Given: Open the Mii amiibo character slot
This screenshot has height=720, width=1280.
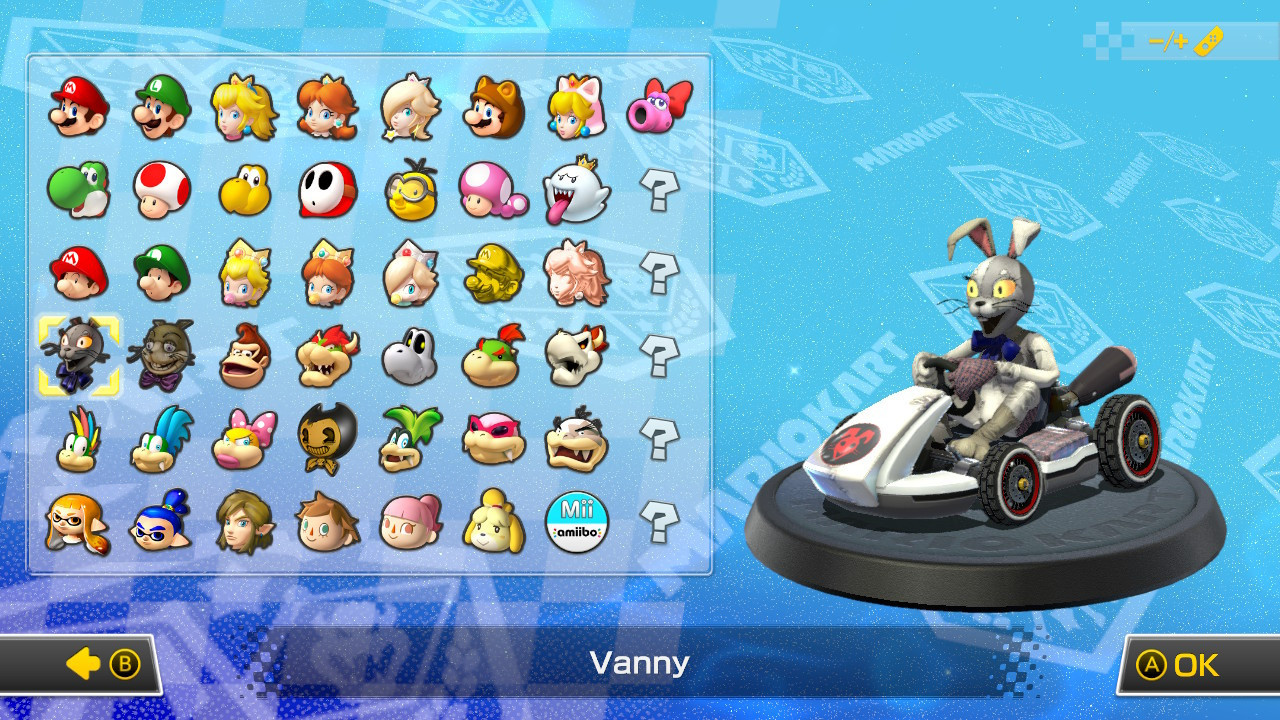Looking at the screenshot, I should [578, 523].
